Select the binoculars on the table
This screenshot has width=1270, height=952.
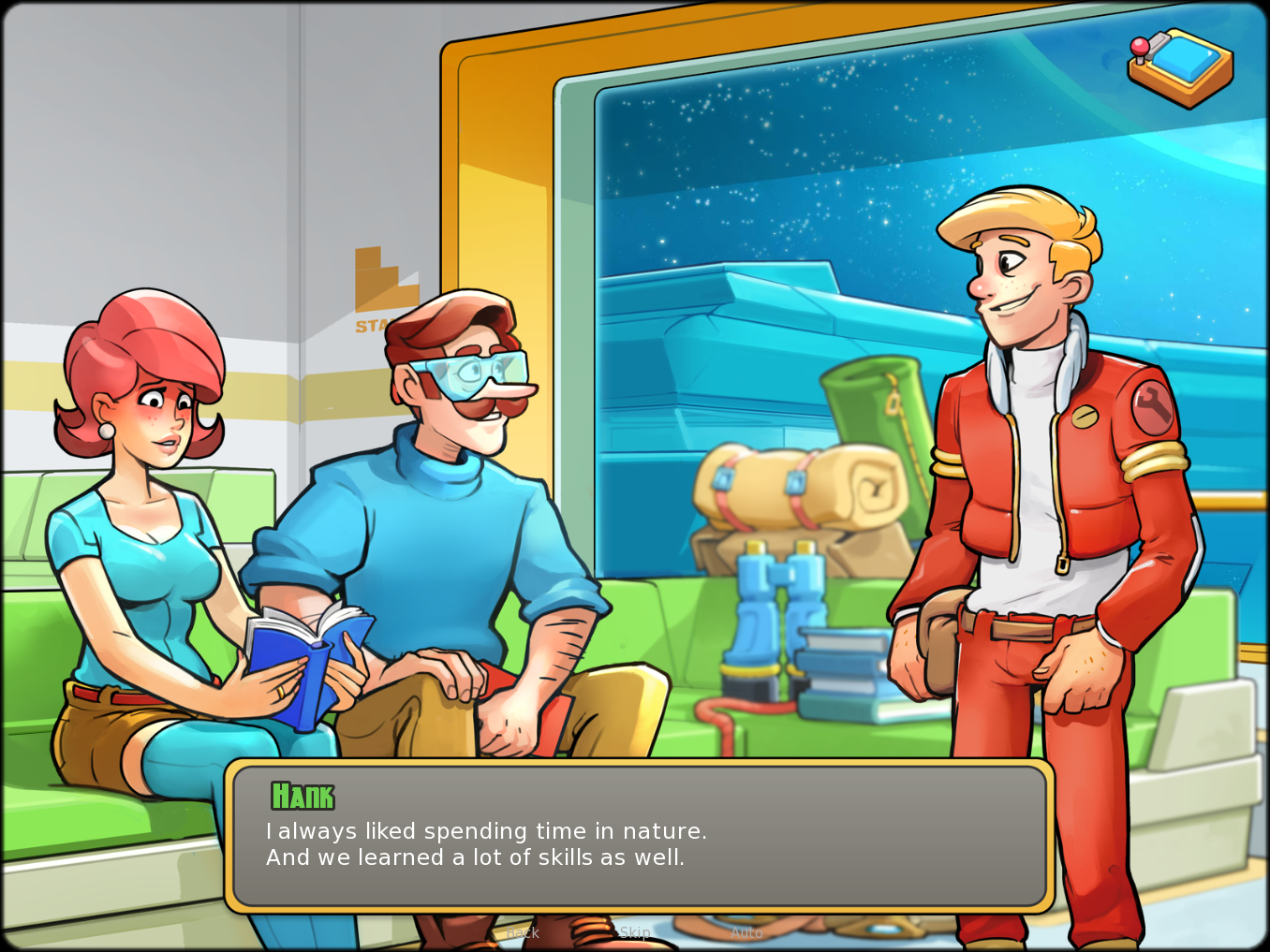point(775,618)
